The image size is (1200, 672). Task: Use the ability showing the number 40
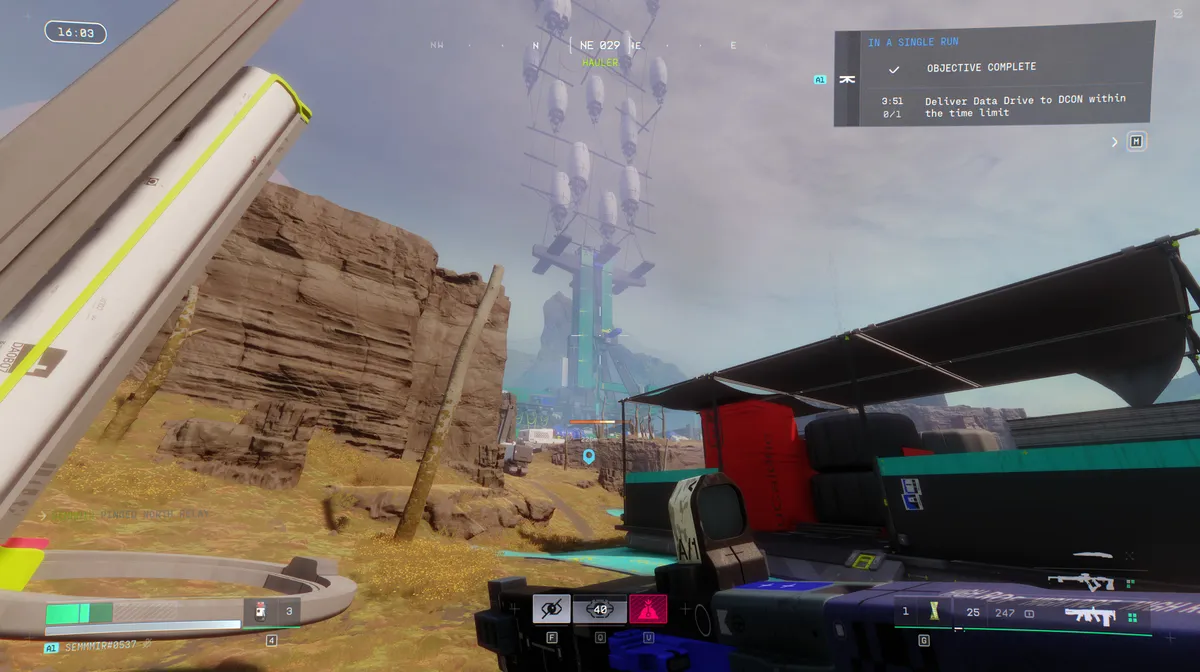(600, 608)
